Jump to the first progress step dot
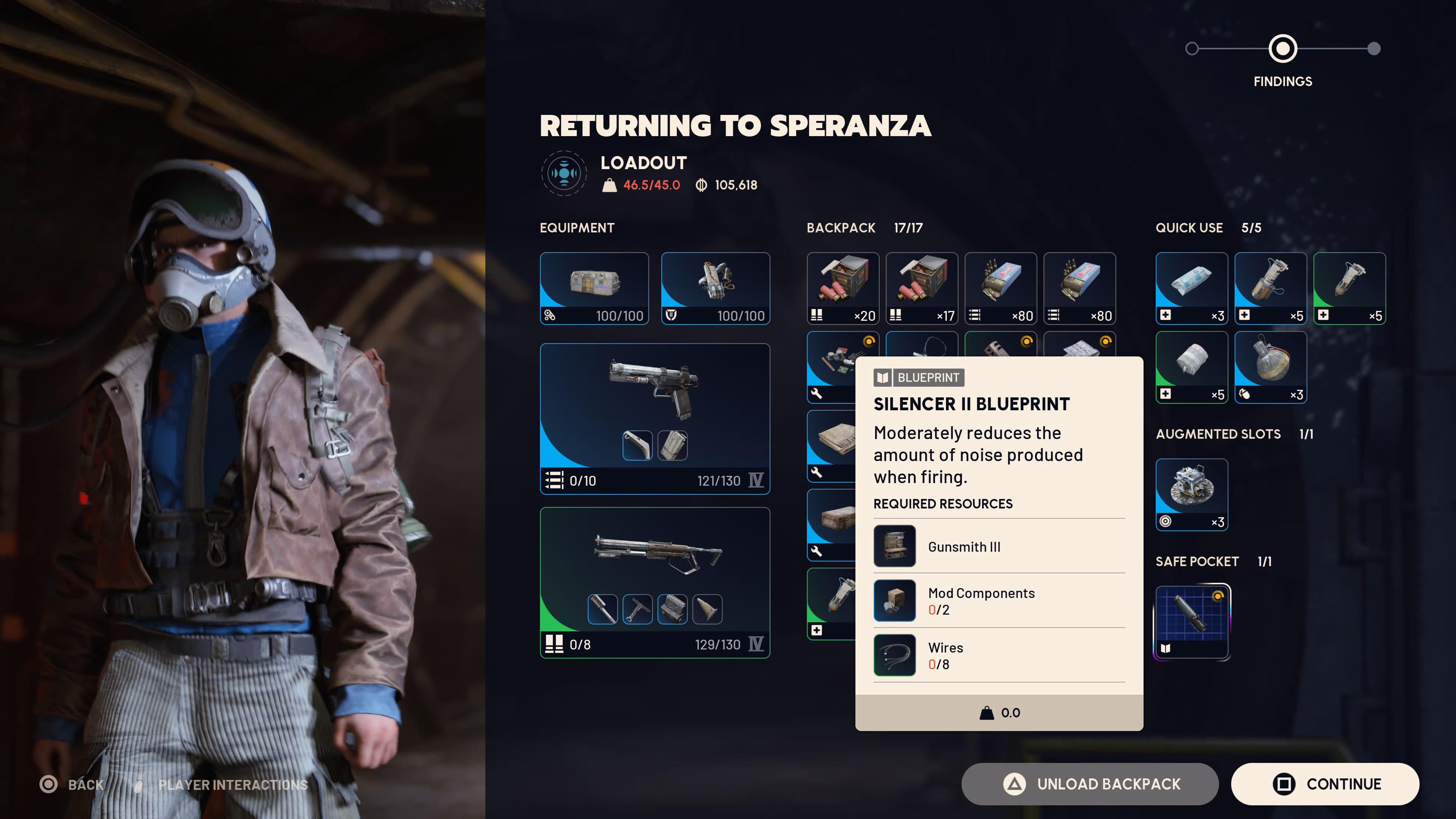Viewport: 1456px width, 819px height. pyautogui.click(x=1192, y=49)
